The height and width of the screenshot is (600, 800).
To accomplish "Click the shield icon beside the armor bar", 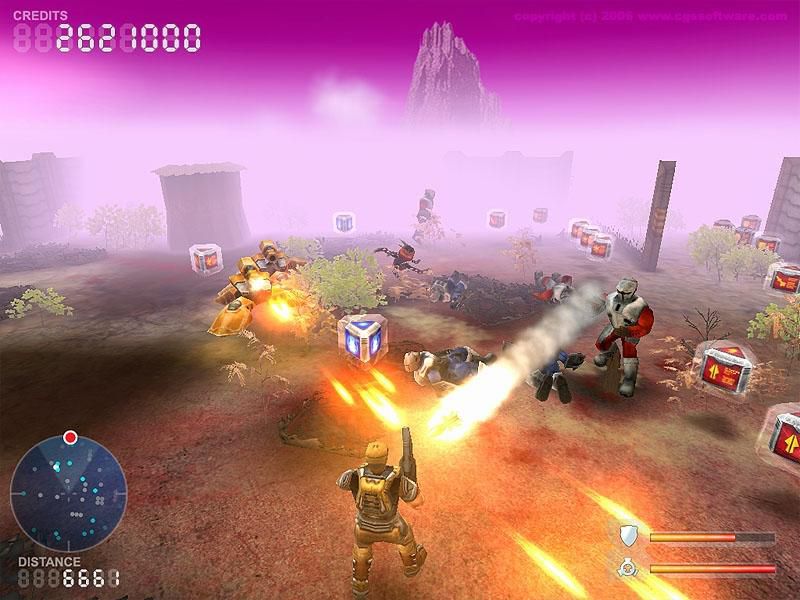I will tap(628, 535).
